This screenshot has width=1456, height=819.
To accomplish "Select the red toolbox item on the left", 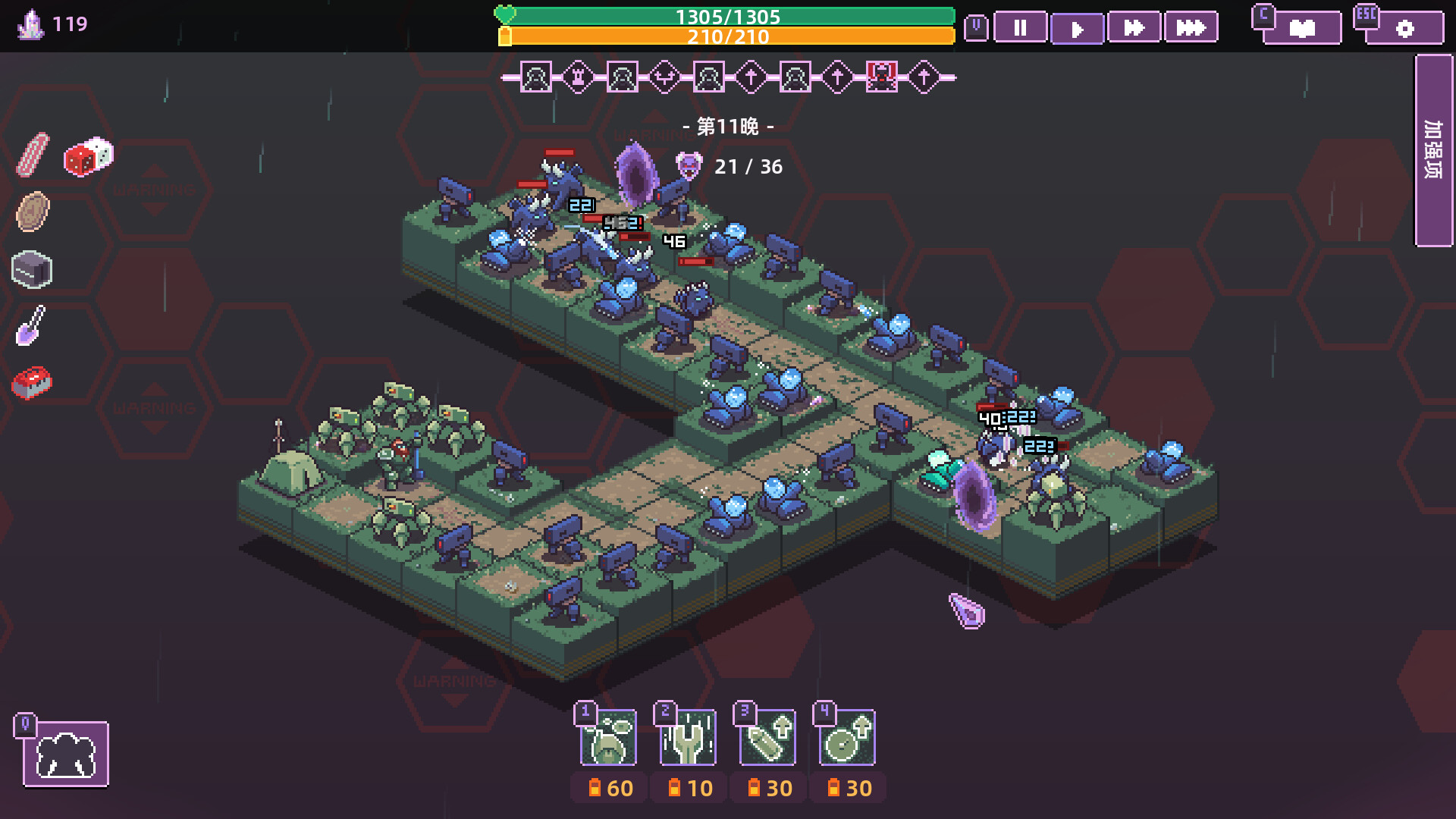I will 33,383.
